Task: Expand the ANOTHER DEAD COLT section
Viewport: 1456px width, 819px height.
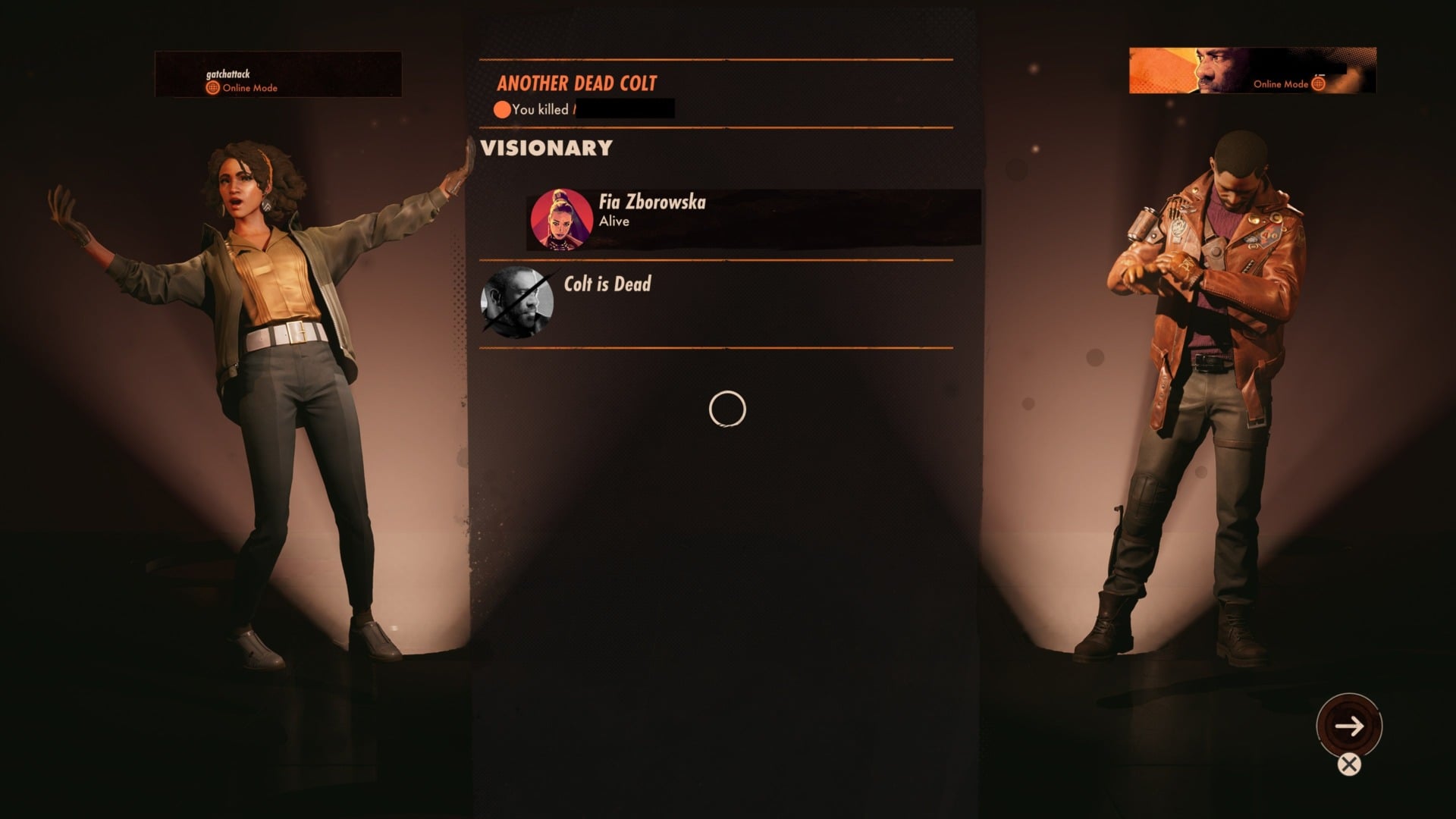Action: click(576, 83)
